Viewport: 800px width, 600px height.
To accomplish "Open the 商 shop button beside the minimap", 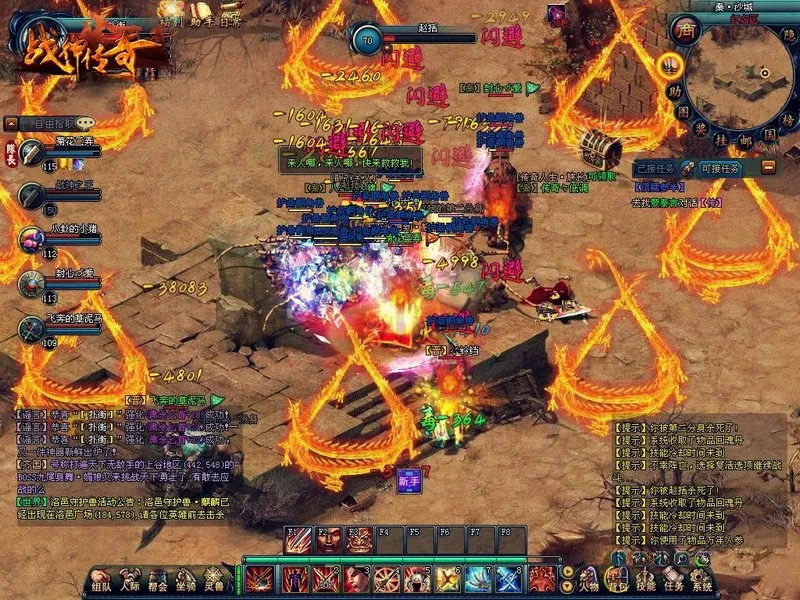I will 685,30.
